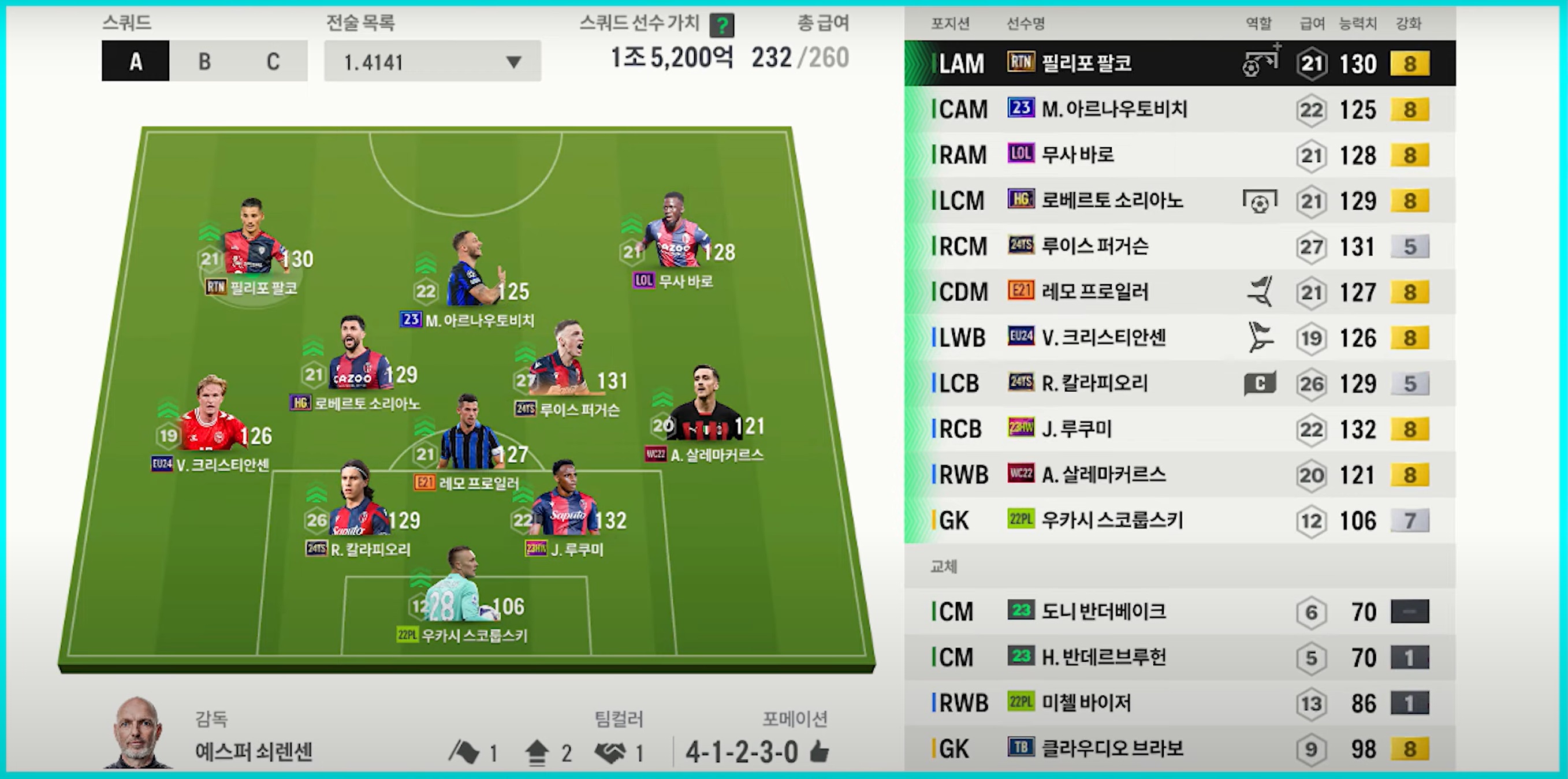This screenshot has width=1568, height=779.
Task: Select the RAM 무사 바로 list row
Action: click(x=1179, y=155)
